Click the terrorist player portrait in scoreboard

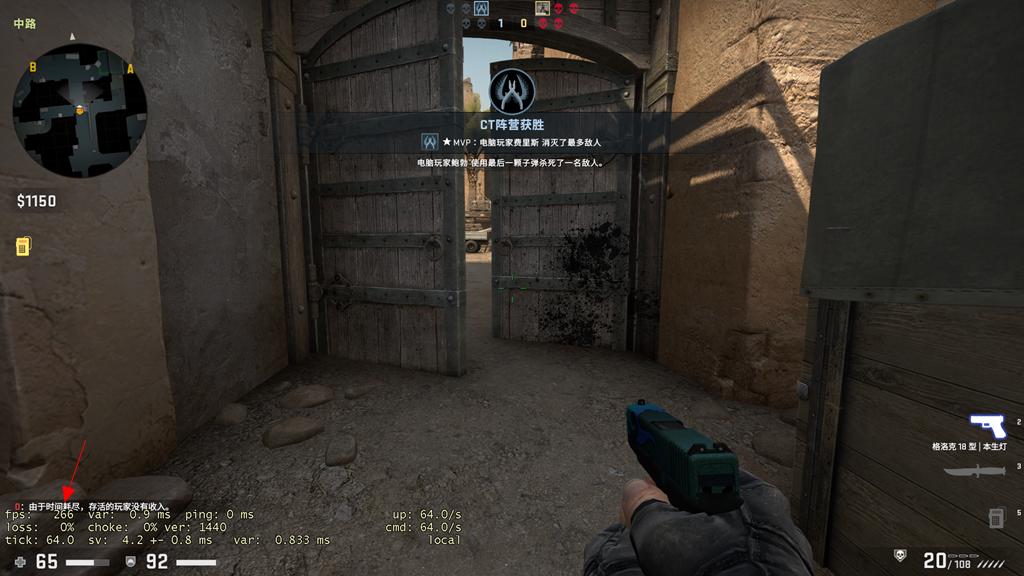click(542, 8)
